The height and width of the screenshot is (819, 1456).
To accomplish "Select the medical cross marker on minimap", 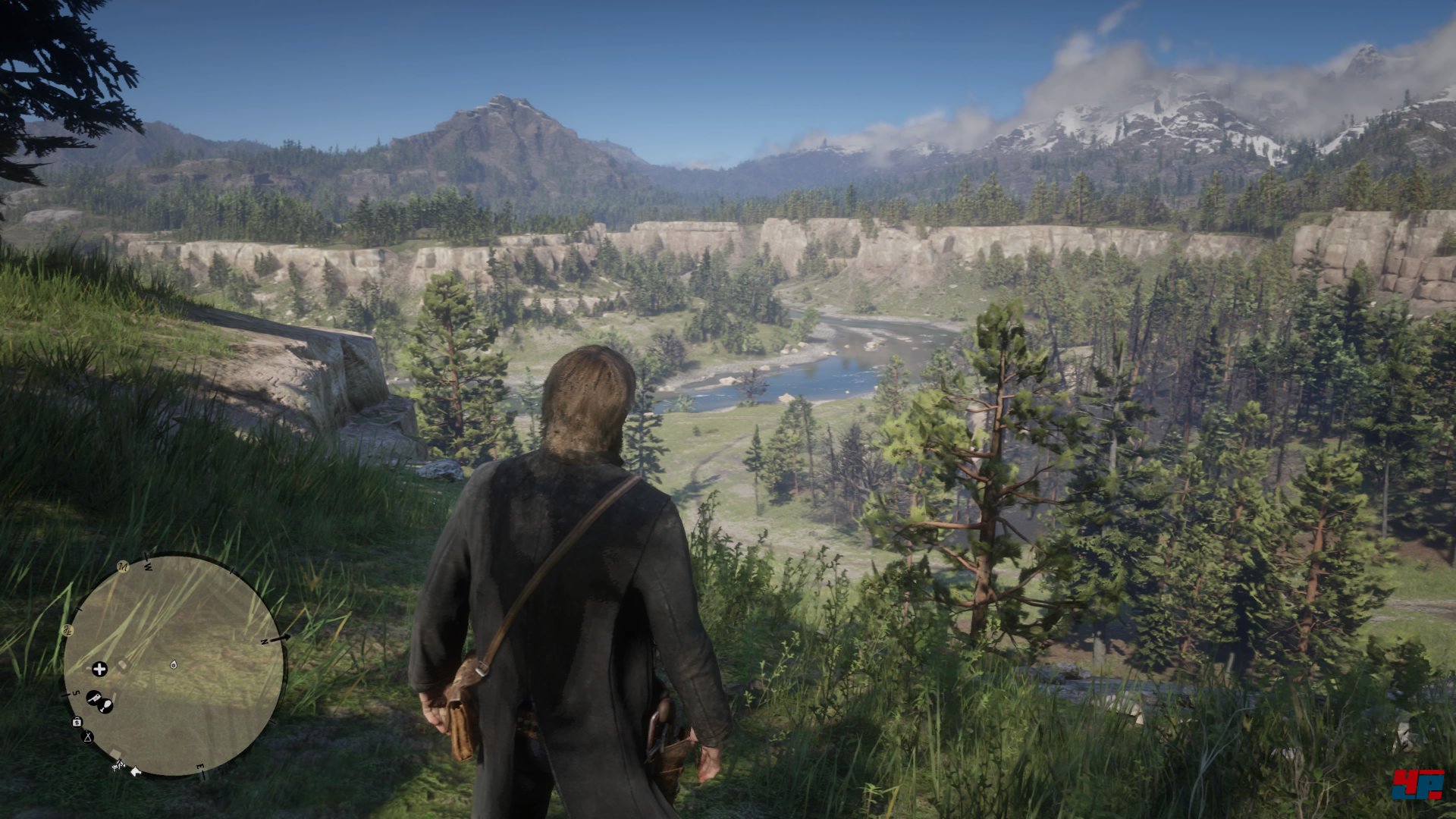I will 99,668.
